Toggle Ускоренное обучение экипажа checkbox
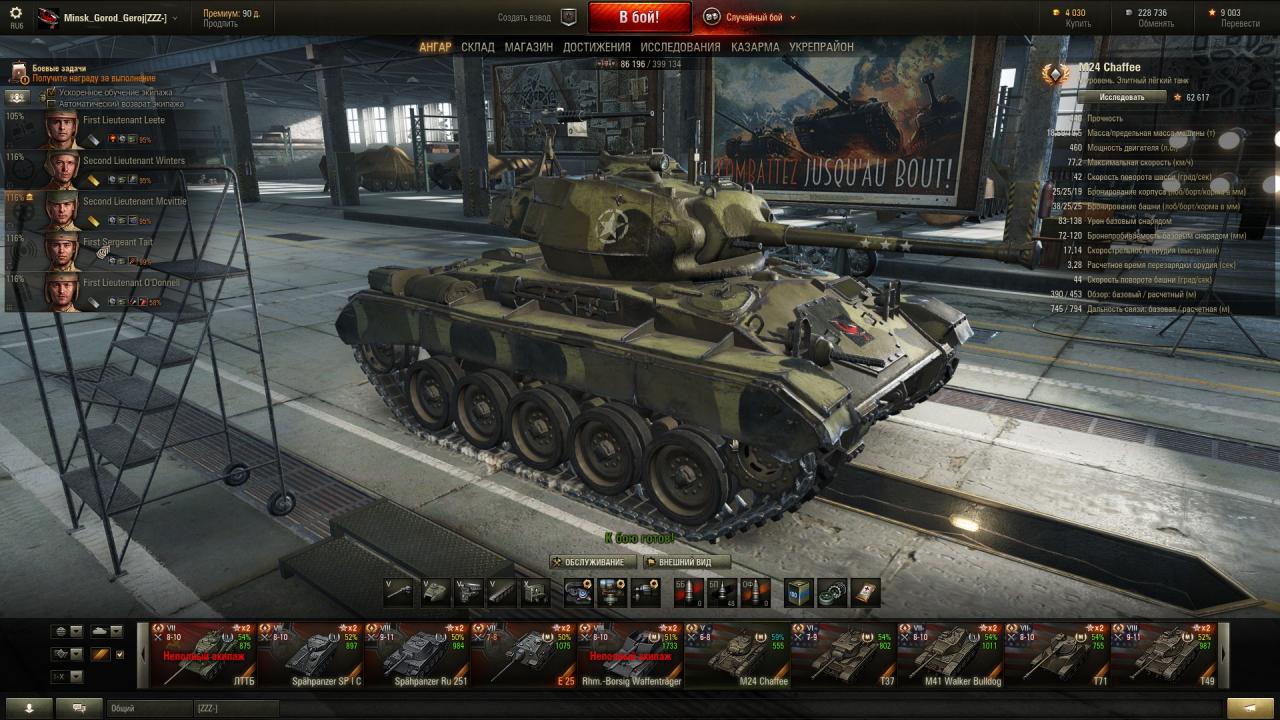 click(x=52, y=92)
